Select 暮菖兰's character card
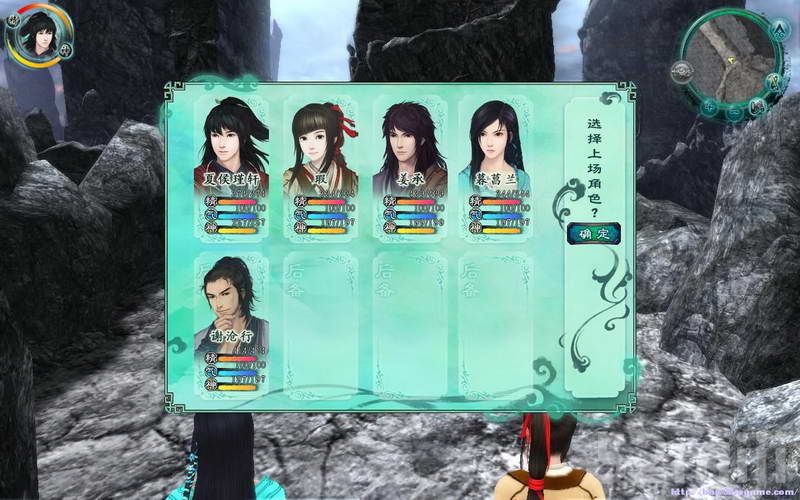 (x=495, y=165)
